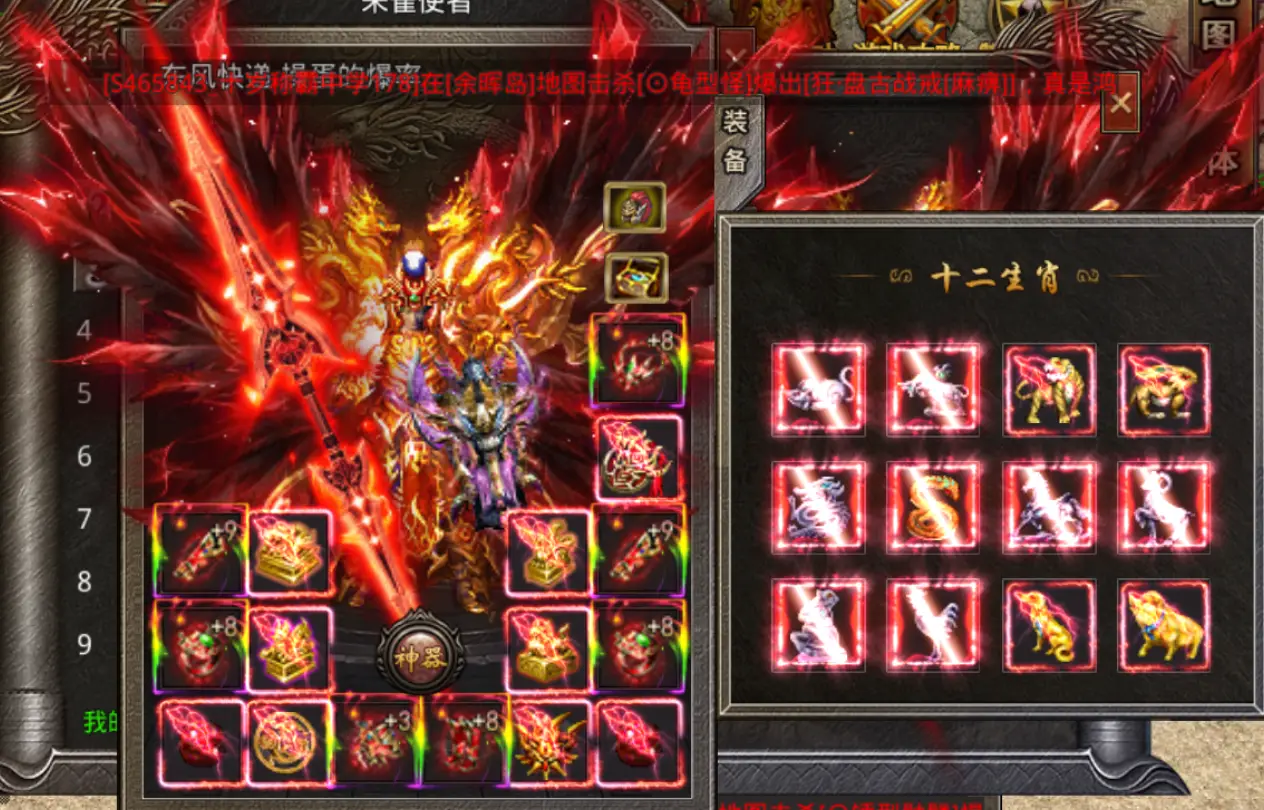Viewport: 1264px width, 810px height.
Task: Choose the golden pig zodiac slot
Action: pyautogui.click(x=1164, y=625)
